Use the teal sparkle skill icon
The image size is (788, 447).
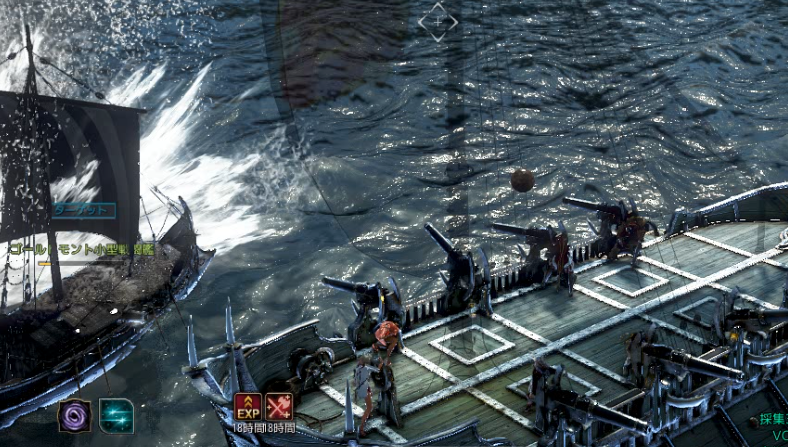tap(116, 415)
